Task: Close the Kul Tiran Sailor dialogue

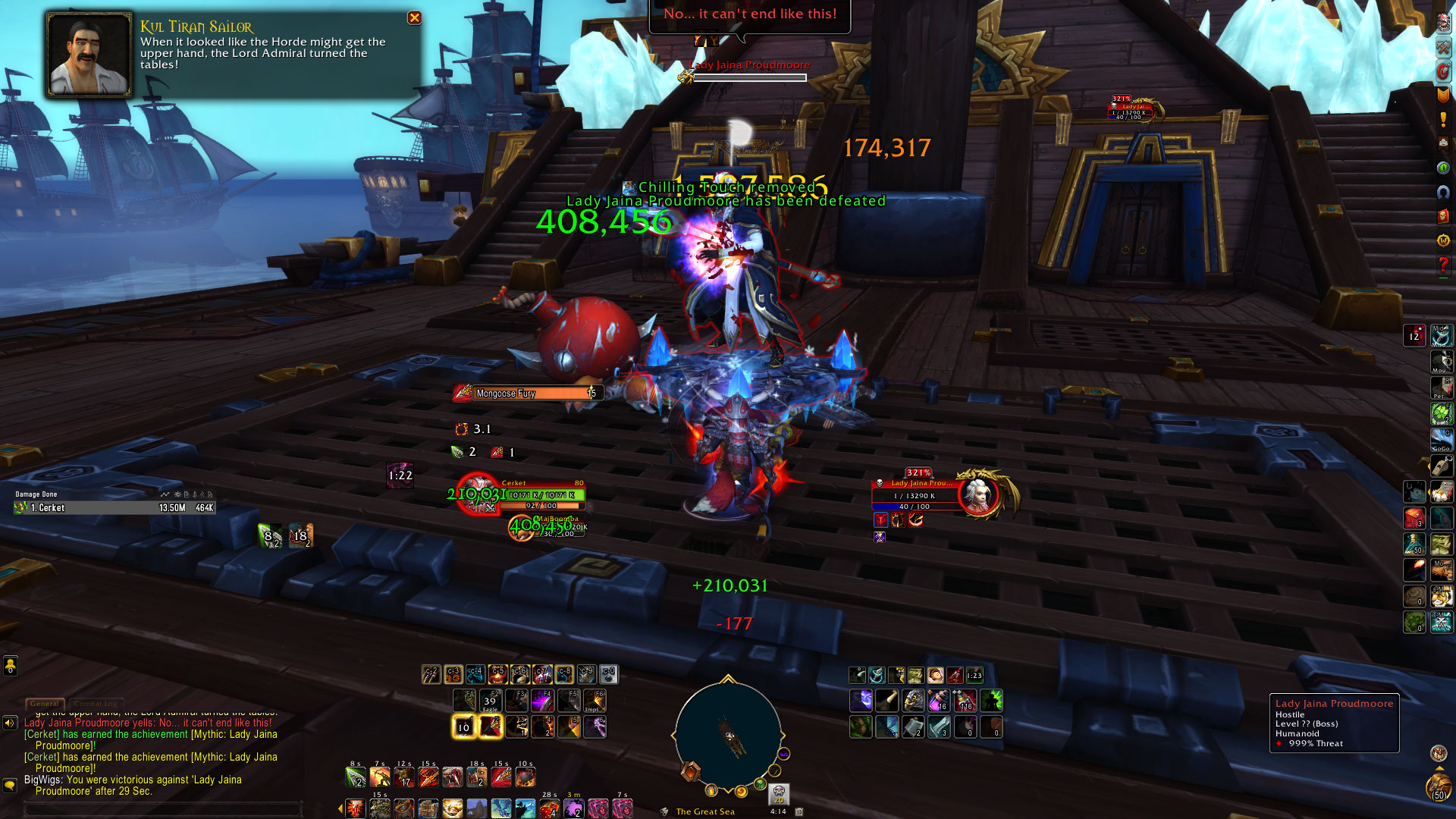Action: [x=414, y=18]
